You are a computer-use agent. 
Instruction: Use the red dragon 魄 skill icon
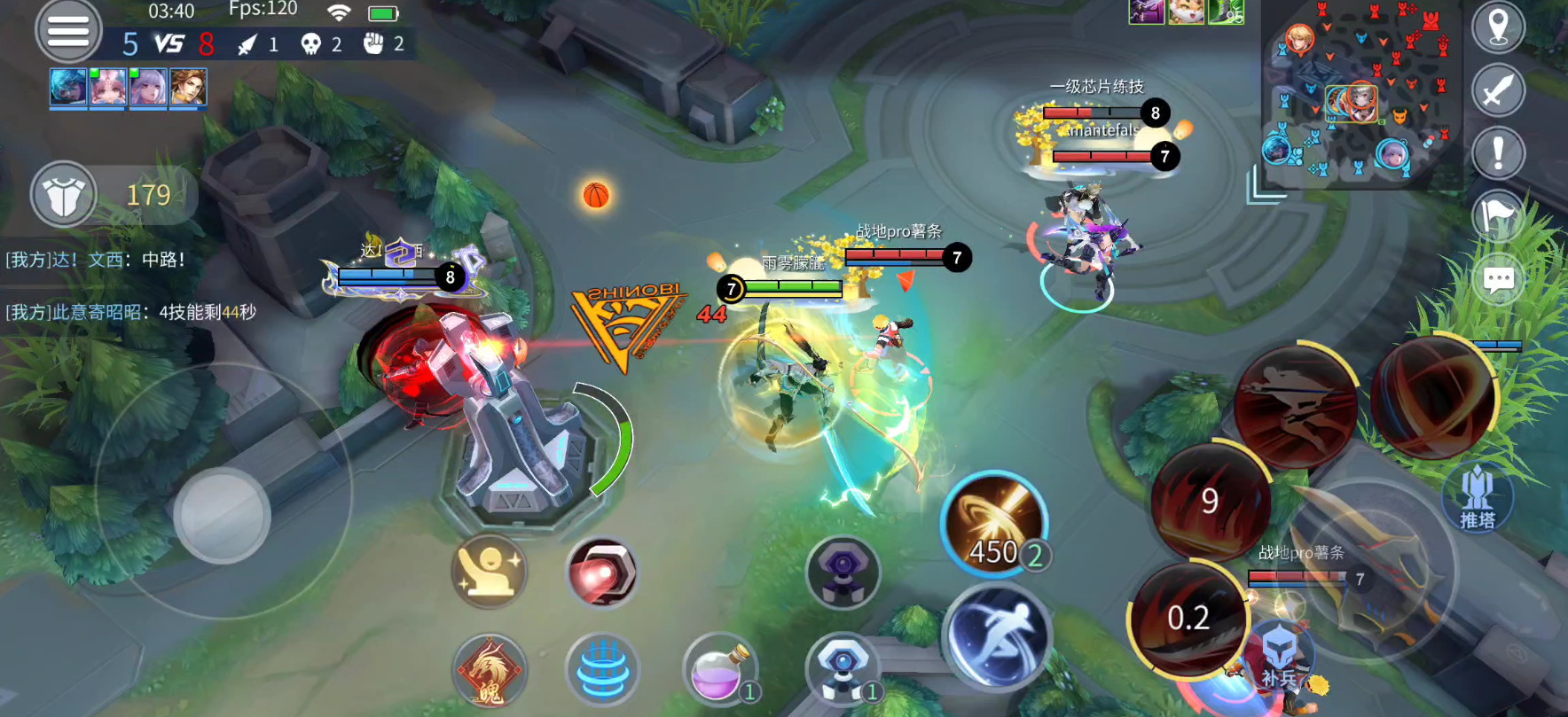pyautogui.click(x=490, y=670)
